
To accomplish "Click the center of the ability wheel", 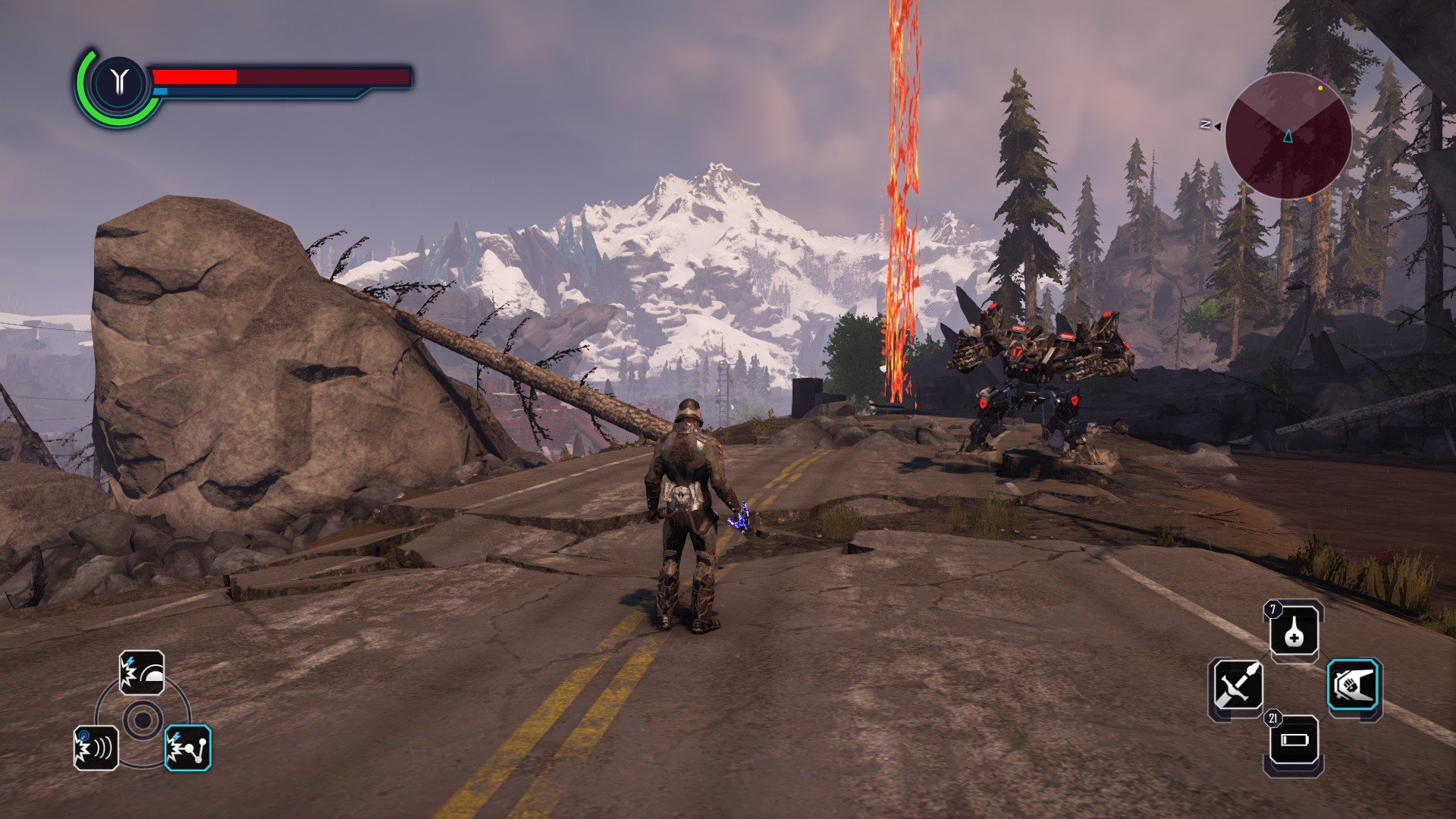I will click(x=142, y=719).
